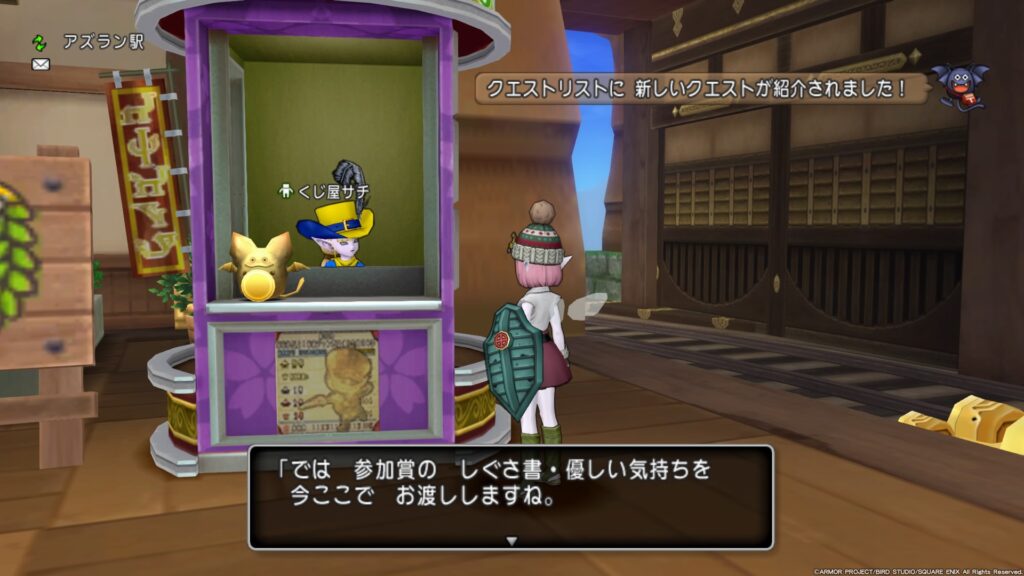The image size is (1024, 576).
Task: Open the new quest notification banner
Action: click(699, 89)
